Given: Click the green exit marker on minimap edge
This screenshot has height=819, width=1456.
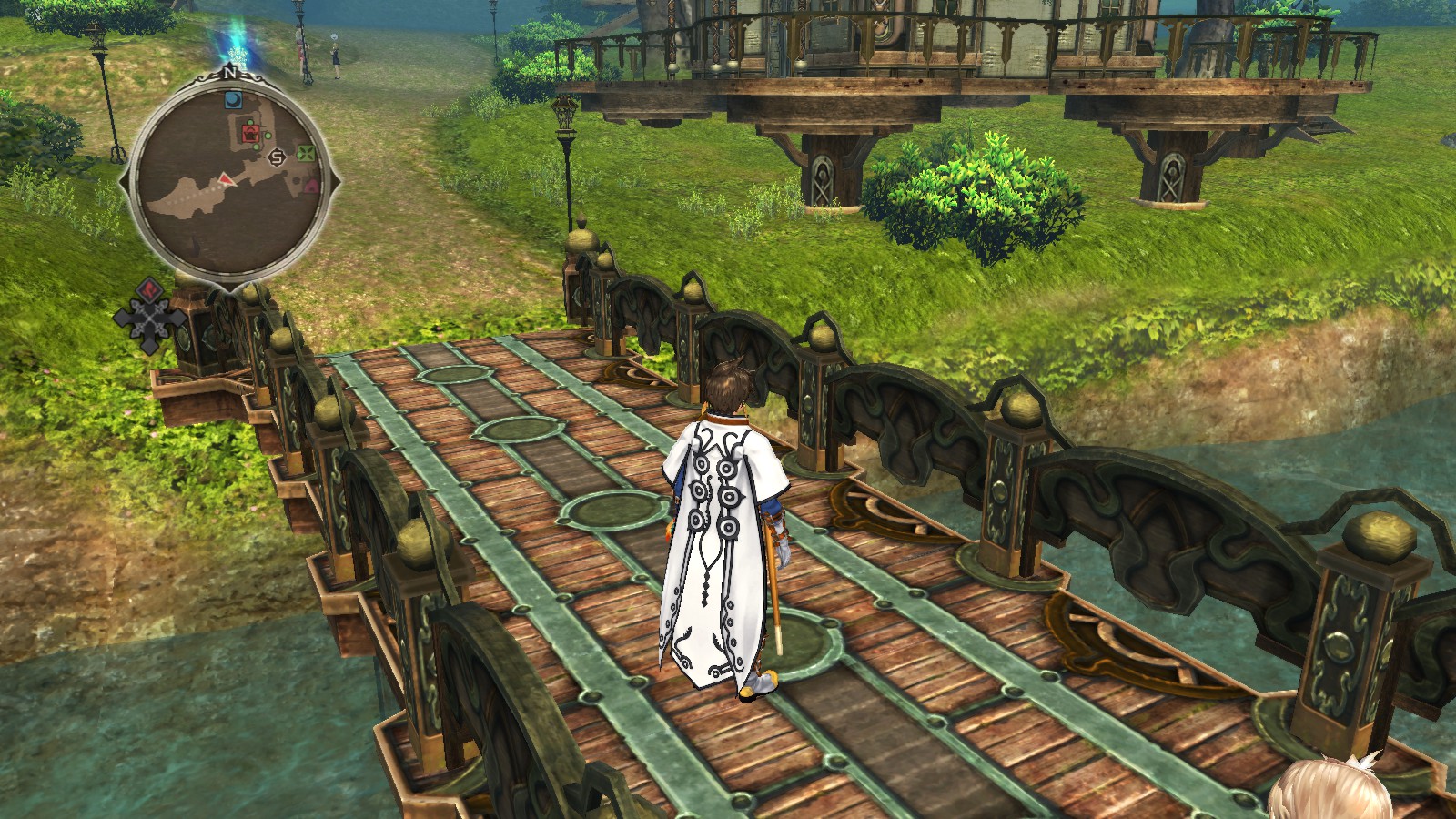Looking at the screenshot, I should pyautogui.click(x=306, y=153).
